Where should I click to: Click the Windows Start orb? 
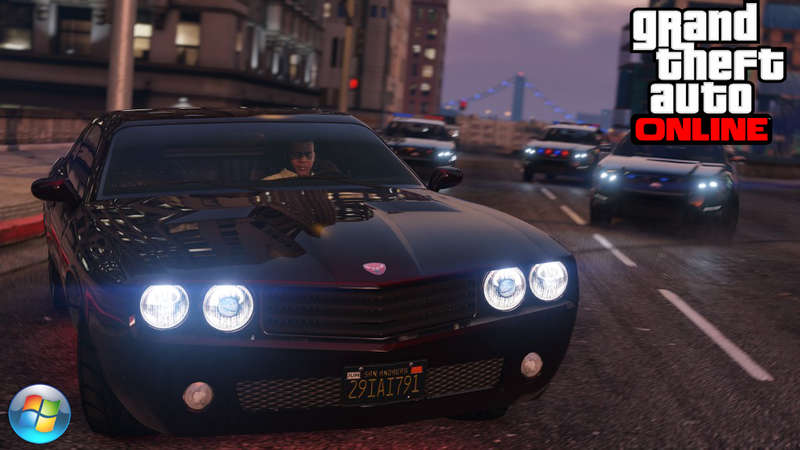coord(39,413)
